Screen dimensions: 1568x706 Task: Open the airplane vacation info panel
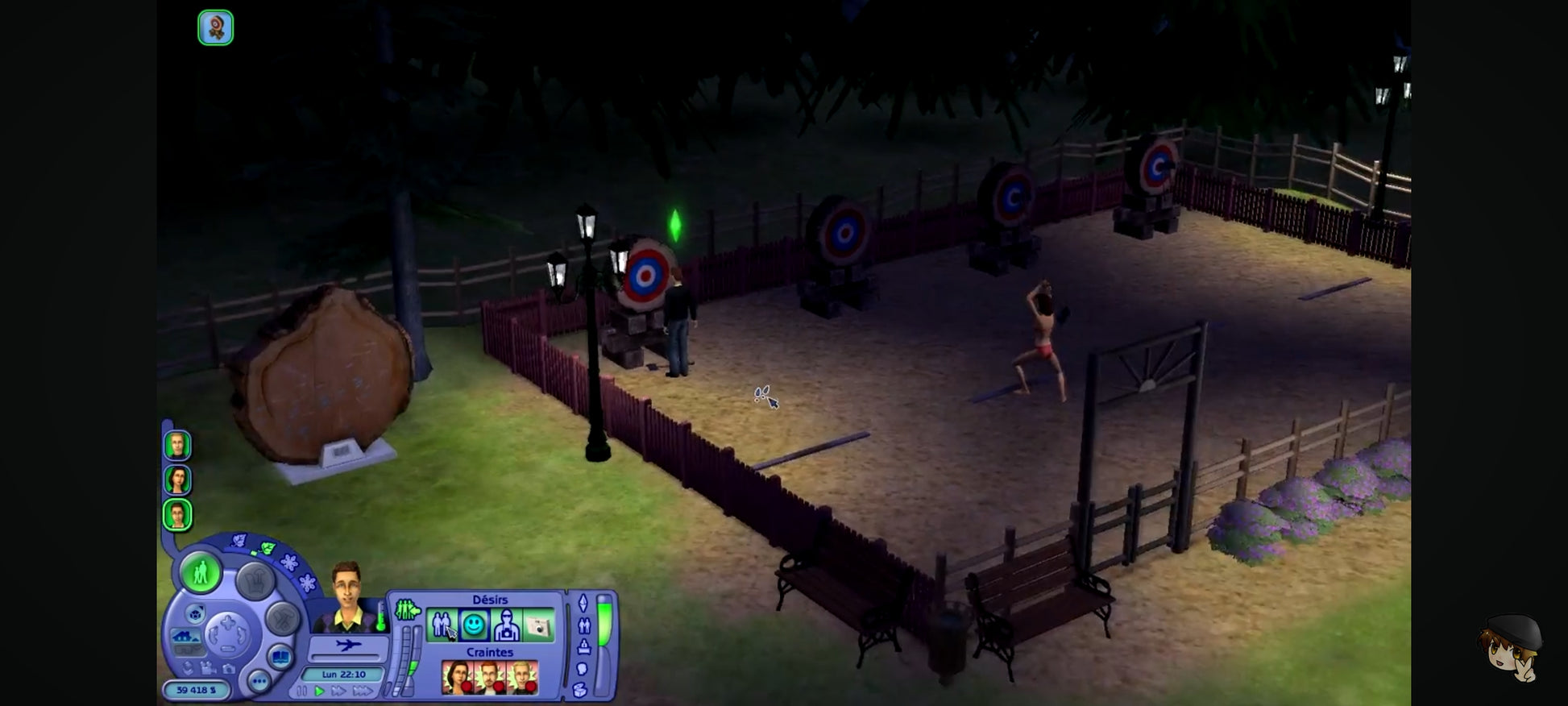348,646
